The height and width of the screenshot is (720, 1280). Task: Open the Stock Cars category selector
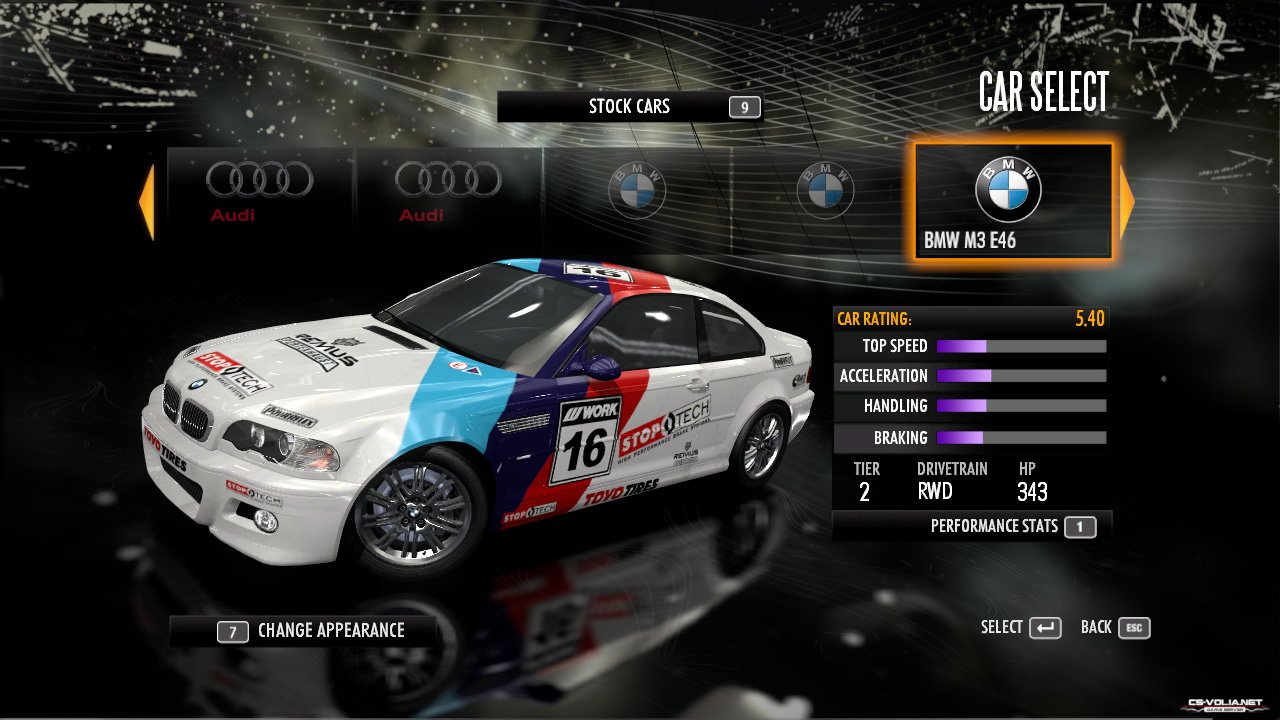(x=629, y=107)
